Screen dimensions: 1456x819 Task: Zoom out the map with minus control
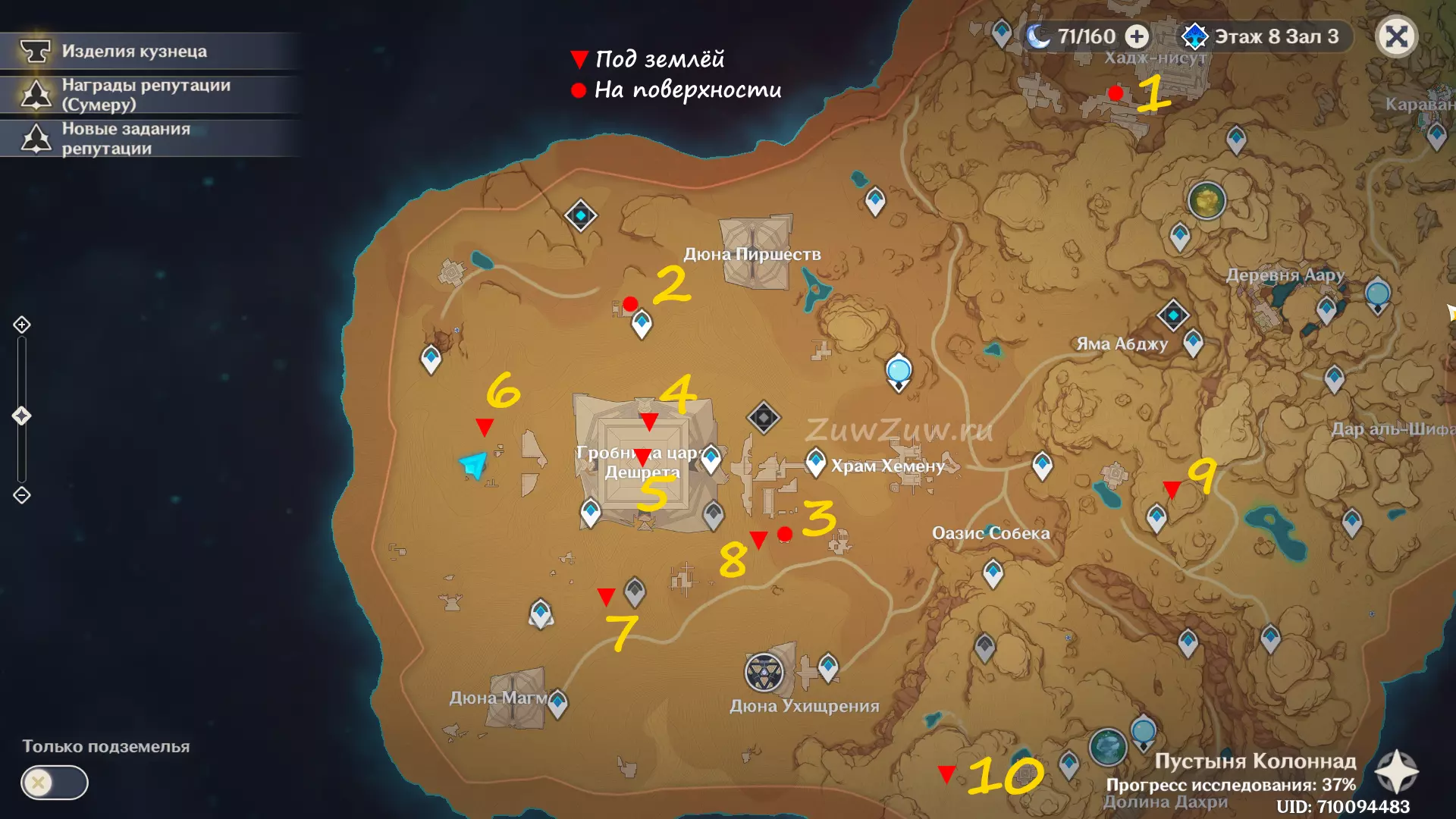click(x=22, y=495)
